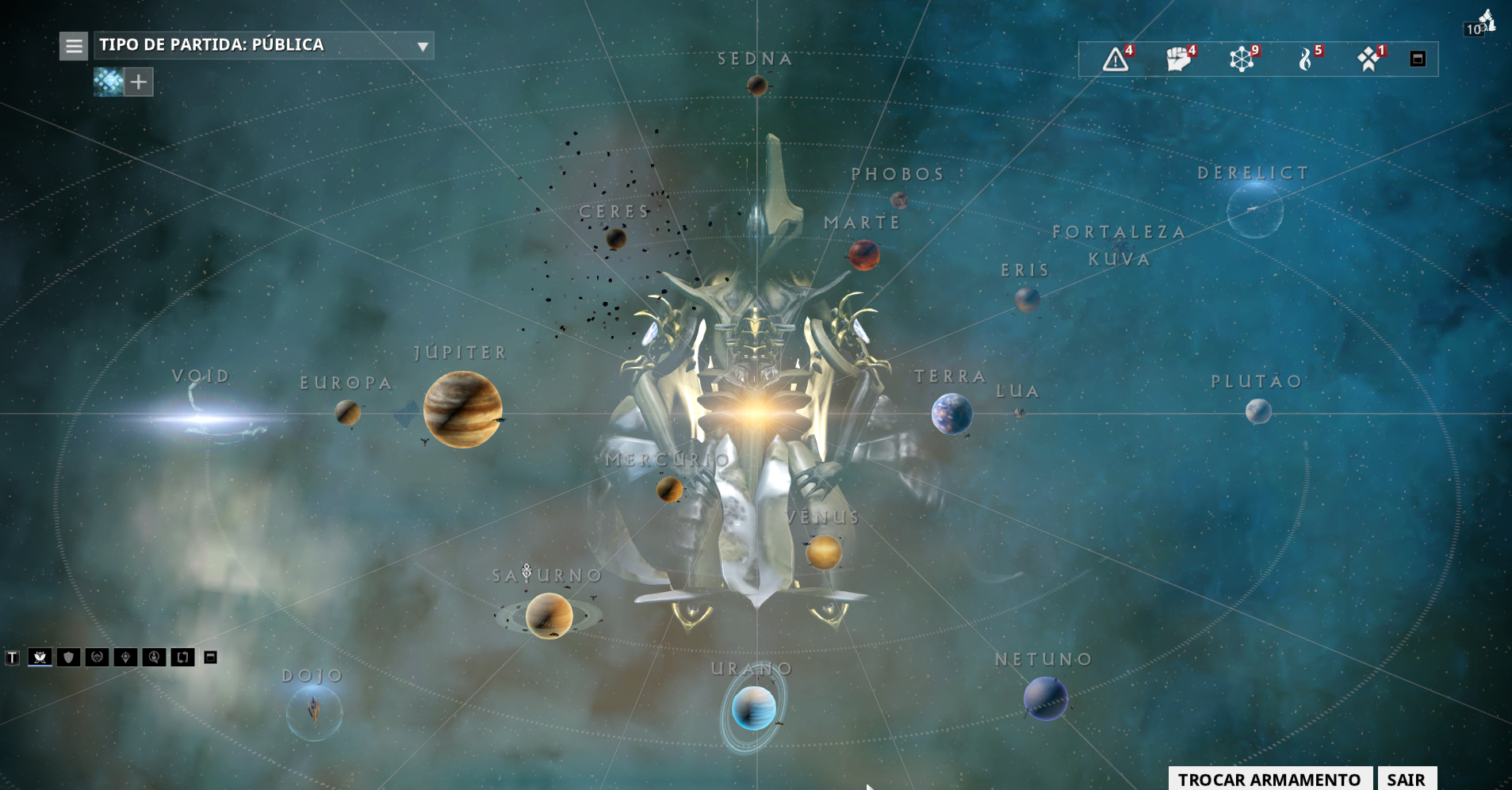Open Void Fissures using the hexagon network icon
The width and height of the screenshot is (1512, 790).
pos(1240,60)
